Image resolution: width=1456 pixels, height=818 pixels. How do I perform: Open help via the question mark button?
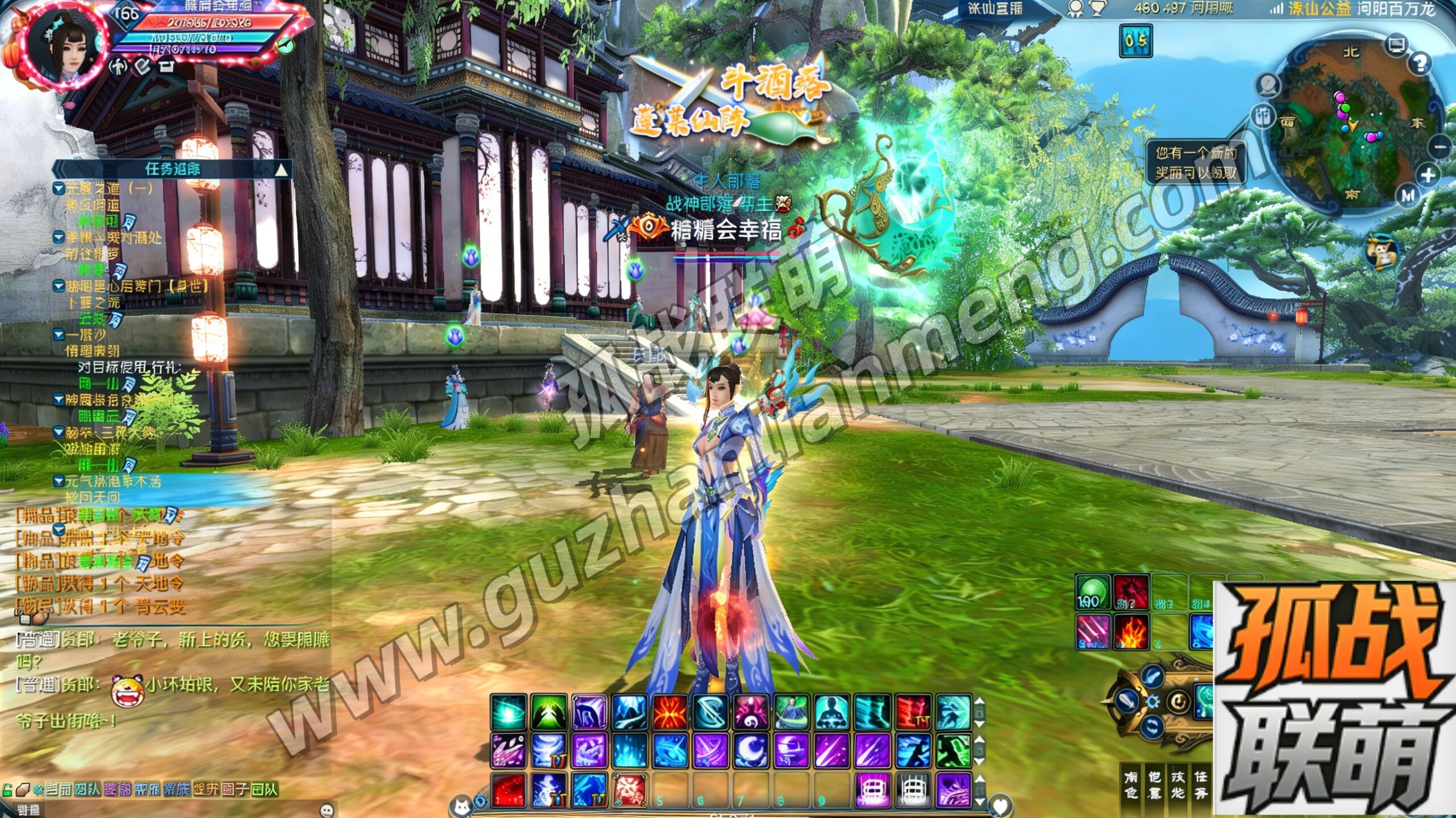click(x=1420, y=64)
